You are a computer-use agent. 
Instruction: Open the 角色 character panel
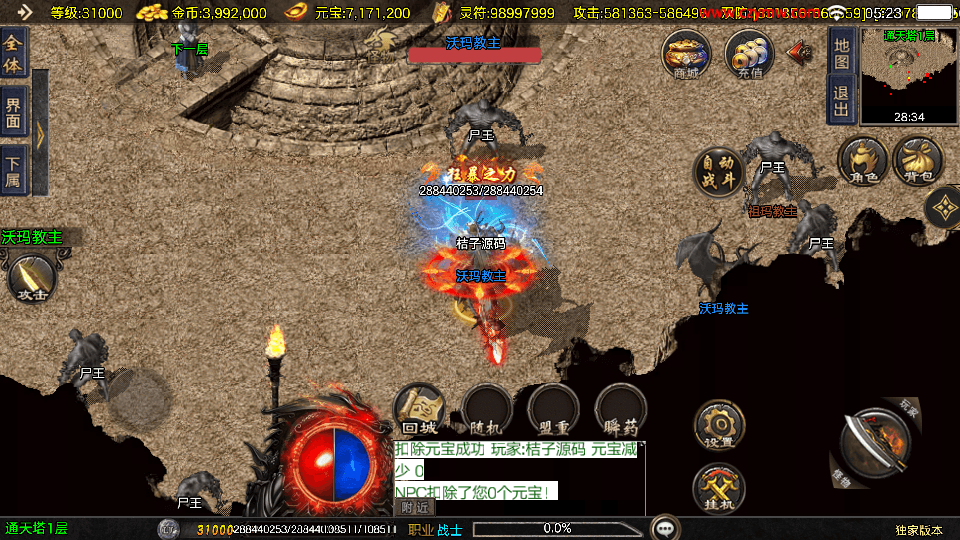pos(862,162)
